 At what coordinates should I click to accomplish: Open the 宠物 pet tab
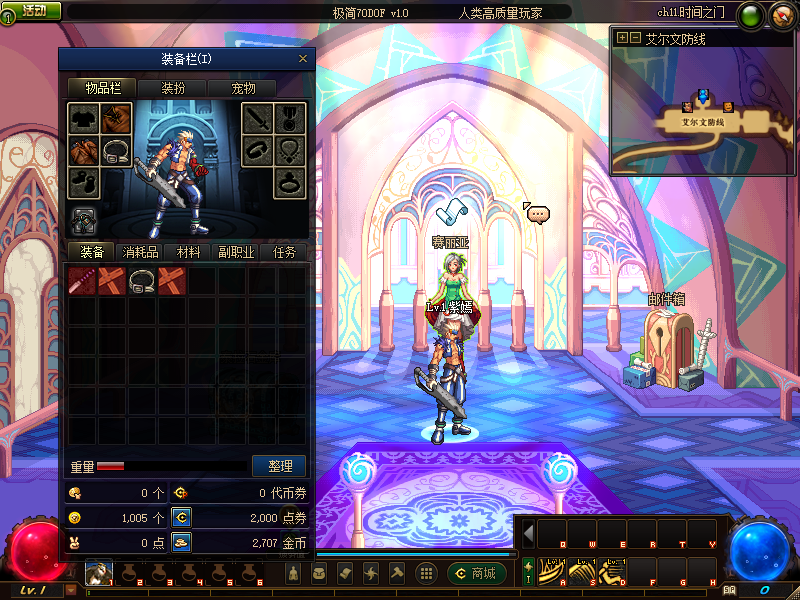tap(243, 88)
